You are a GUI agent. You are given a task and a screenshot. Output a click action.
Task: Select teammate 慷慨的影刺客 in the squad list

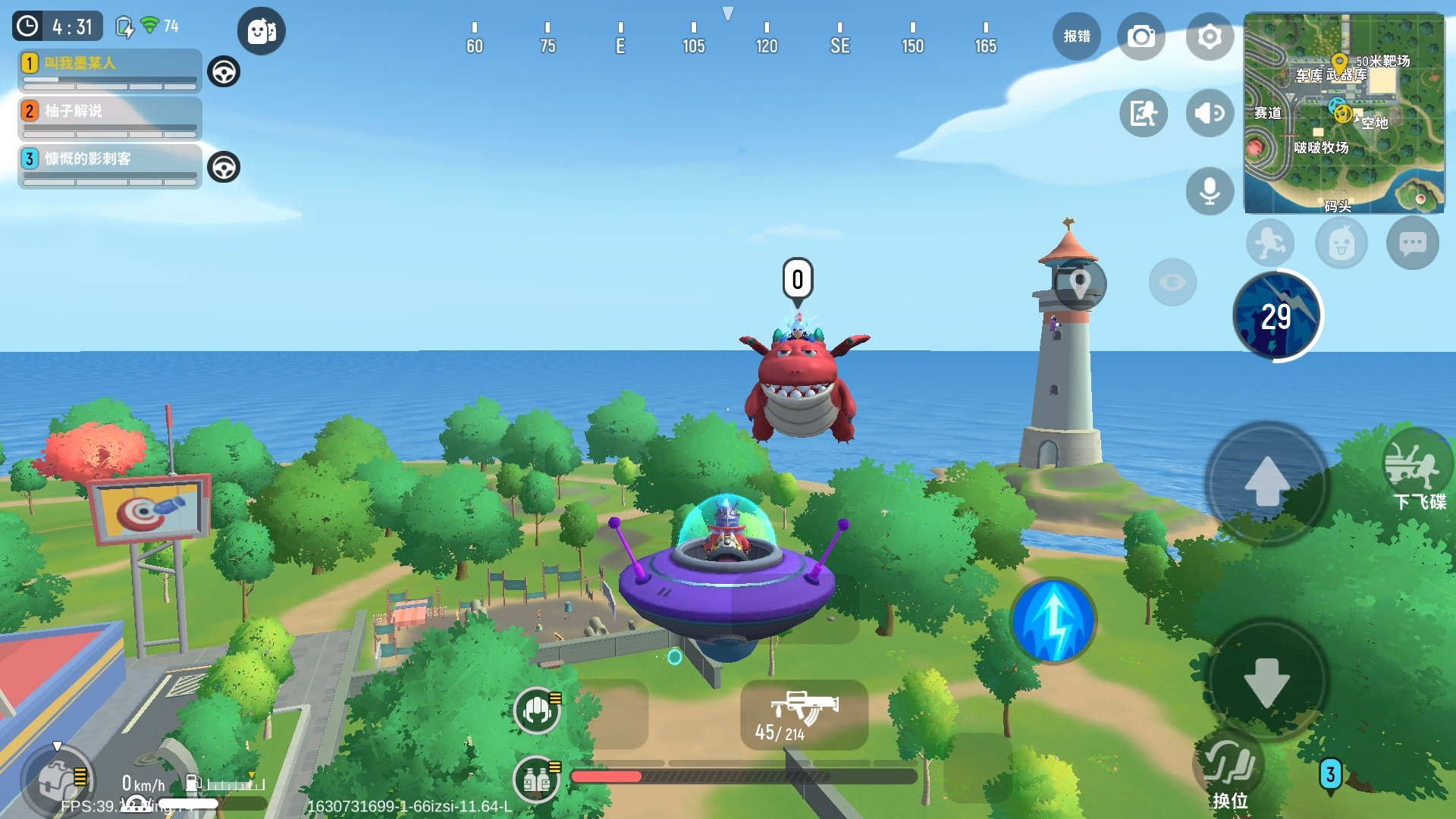pos(110,166)
